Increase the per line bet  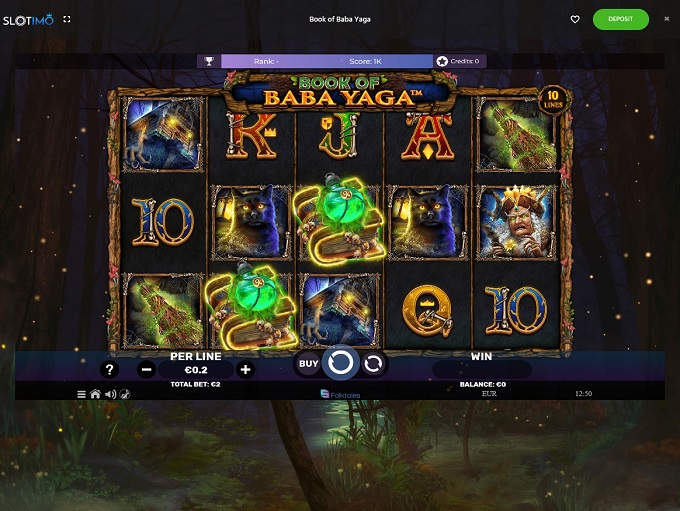pos(246,369)
